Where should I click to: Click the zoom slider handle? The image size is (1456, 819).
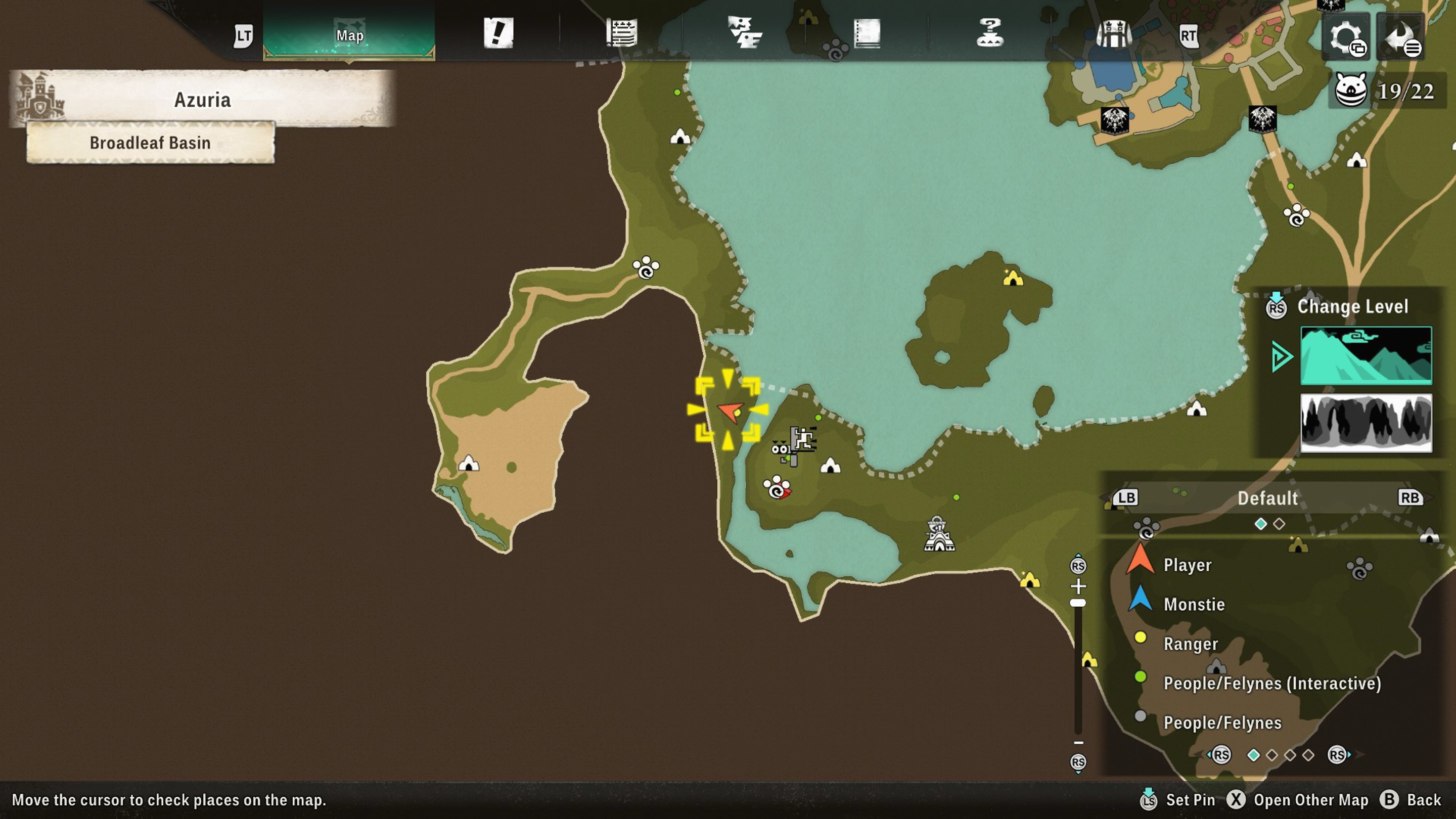1078,603
